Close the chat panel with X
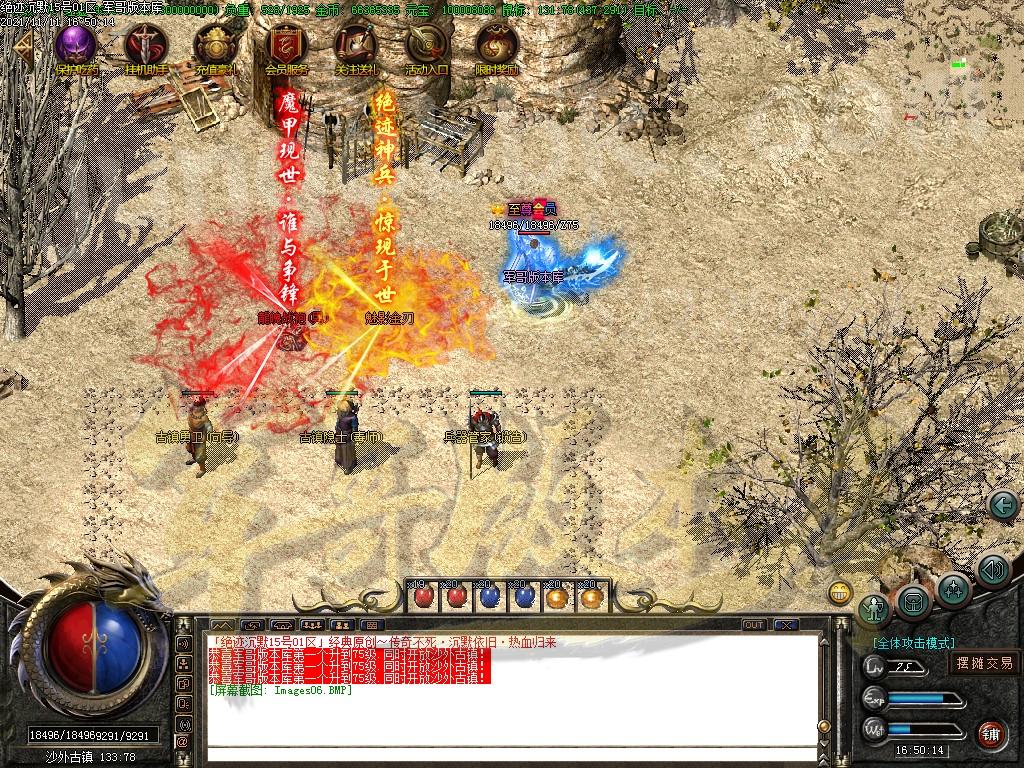Viewport: 1024px width, 768px height. [x=786, y=625]
